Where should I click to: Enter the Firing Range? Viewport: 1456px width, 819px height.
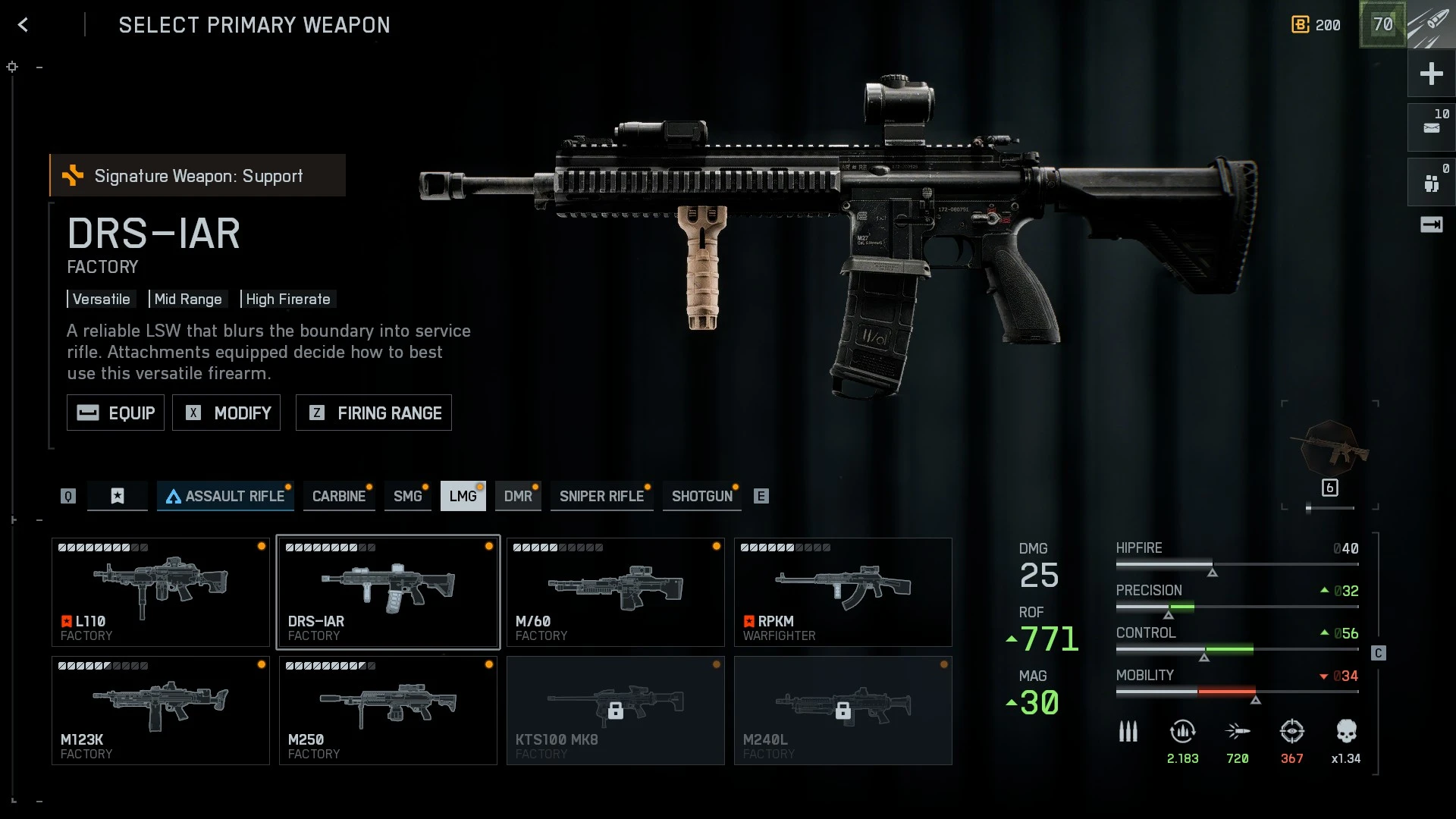[373, 413]
